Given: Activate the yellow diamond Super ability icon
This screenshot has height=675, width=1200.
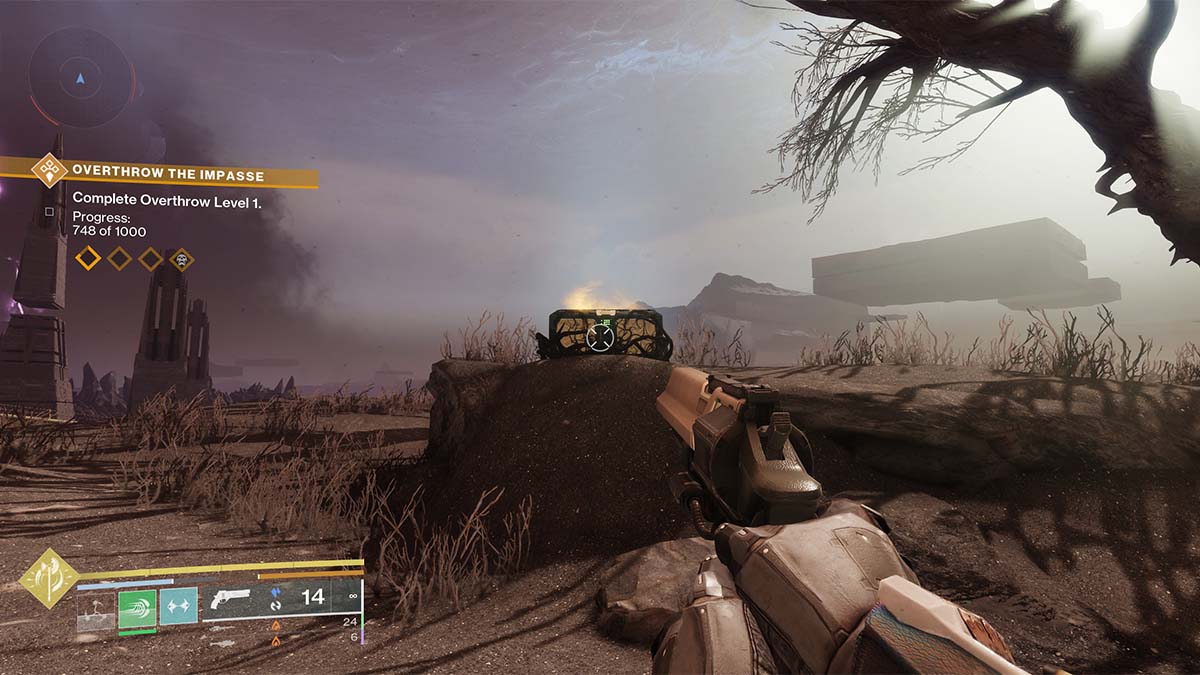Looking at the screenshot, I should (x=49, y=578).
